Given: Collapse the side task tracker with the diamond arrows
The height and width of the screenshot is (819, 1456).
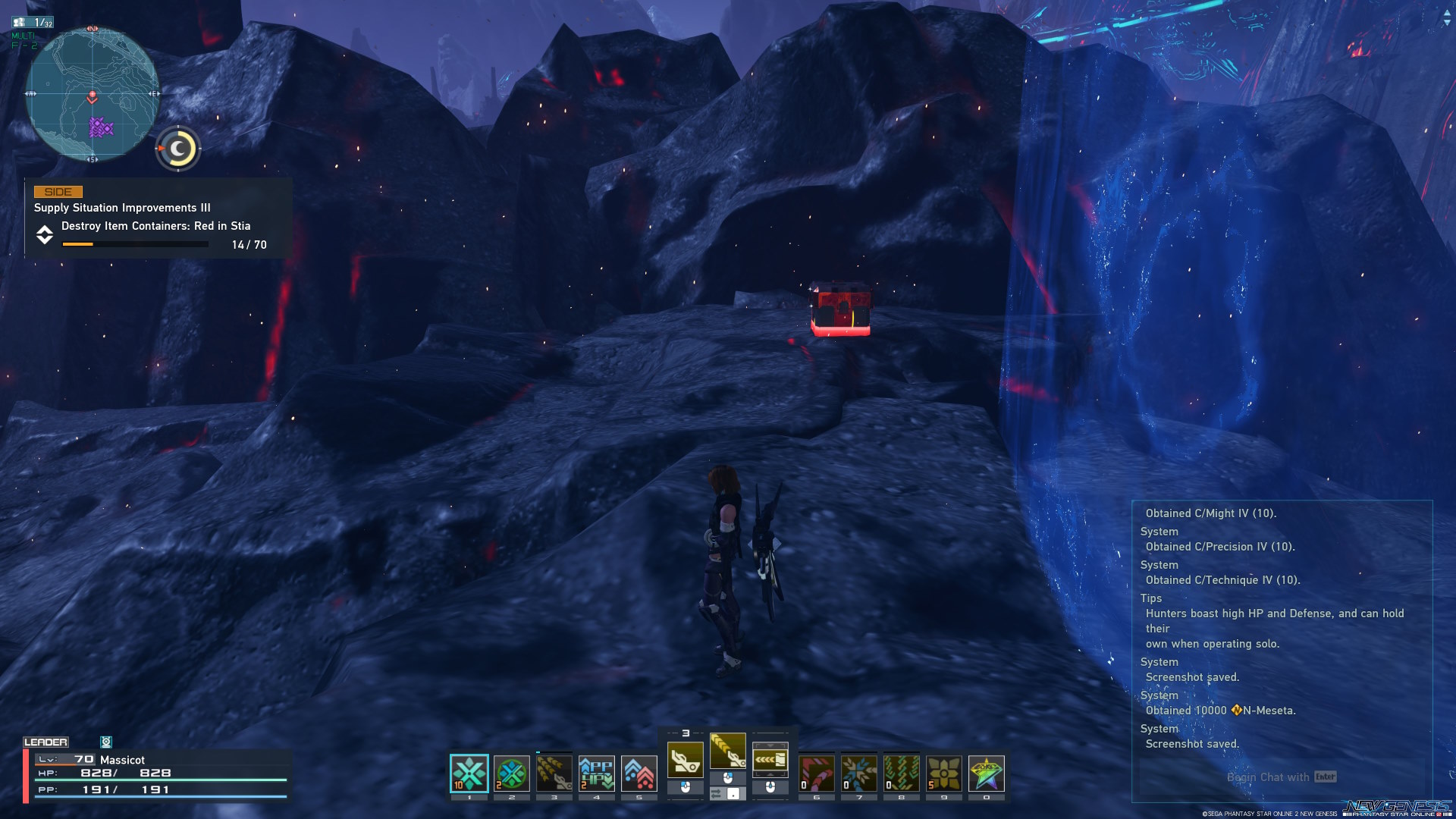Looking at the screenshot, I should coord(44,235).
